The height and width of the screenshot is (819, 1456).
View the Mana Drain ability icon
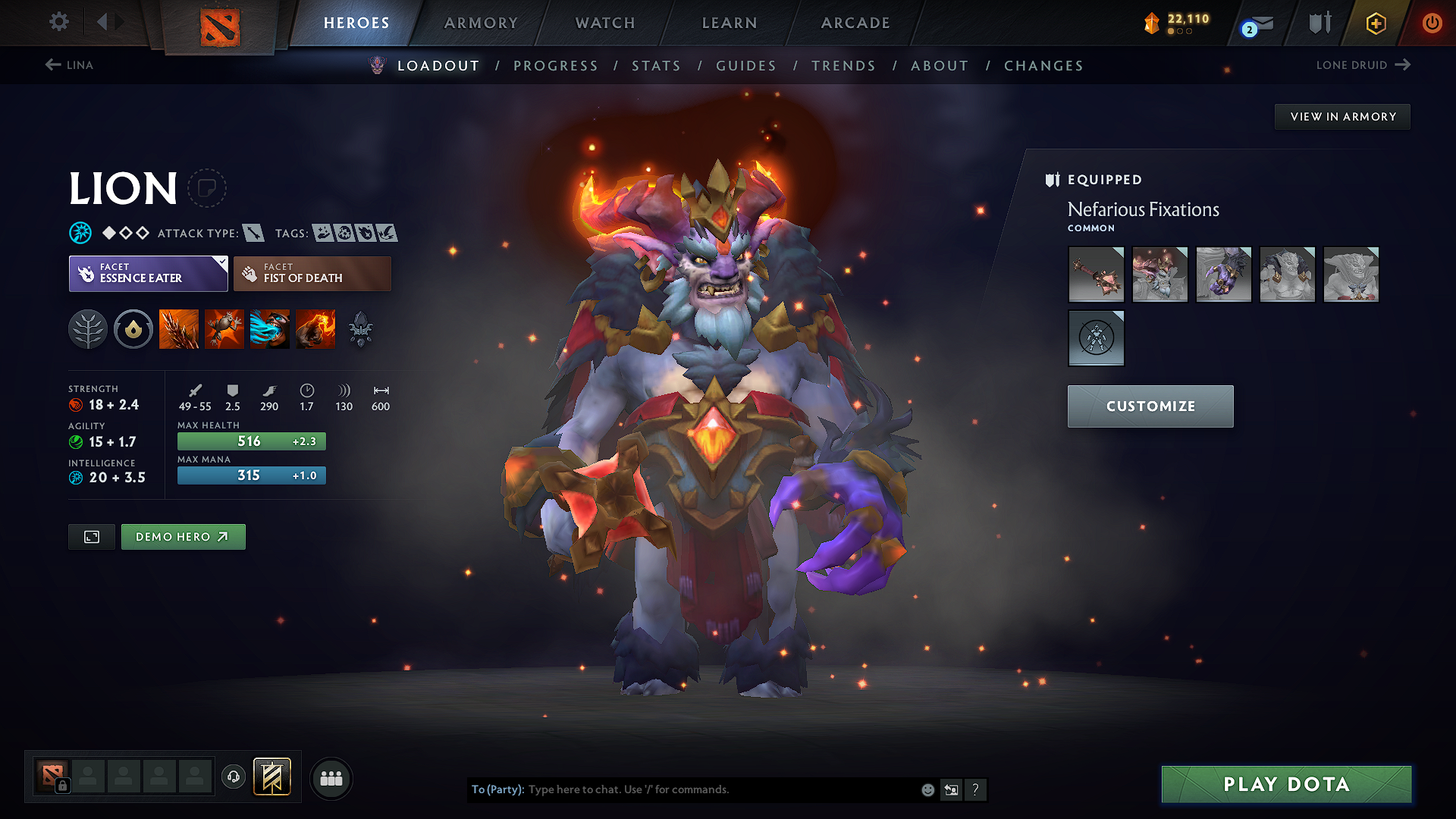pyautogui.click(x=270, y=329)
